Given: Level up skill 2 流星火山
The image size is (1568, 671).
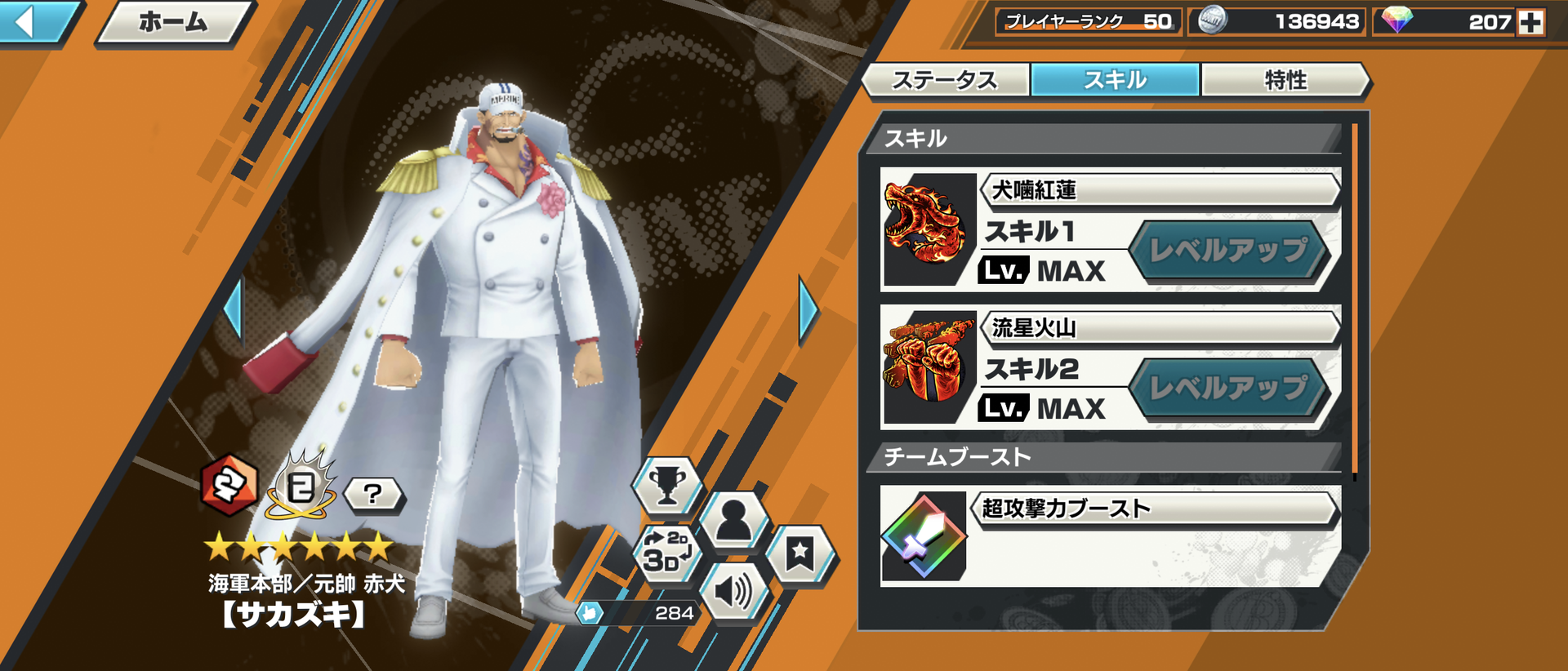Looking at the screenshot, I should [1227, 389].
